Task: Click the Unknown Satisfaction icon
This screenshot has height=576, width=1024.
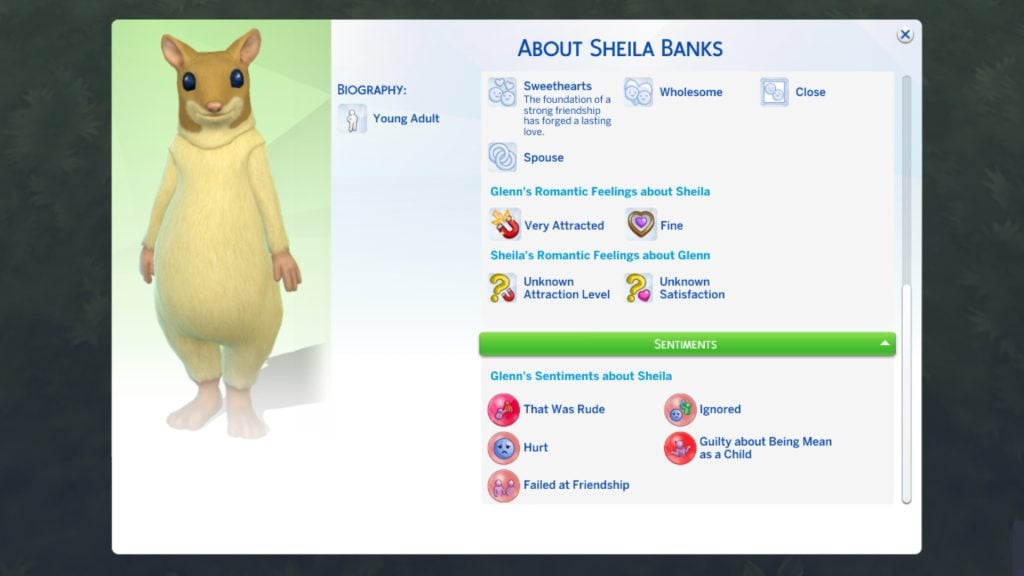Action: point(639,288)
